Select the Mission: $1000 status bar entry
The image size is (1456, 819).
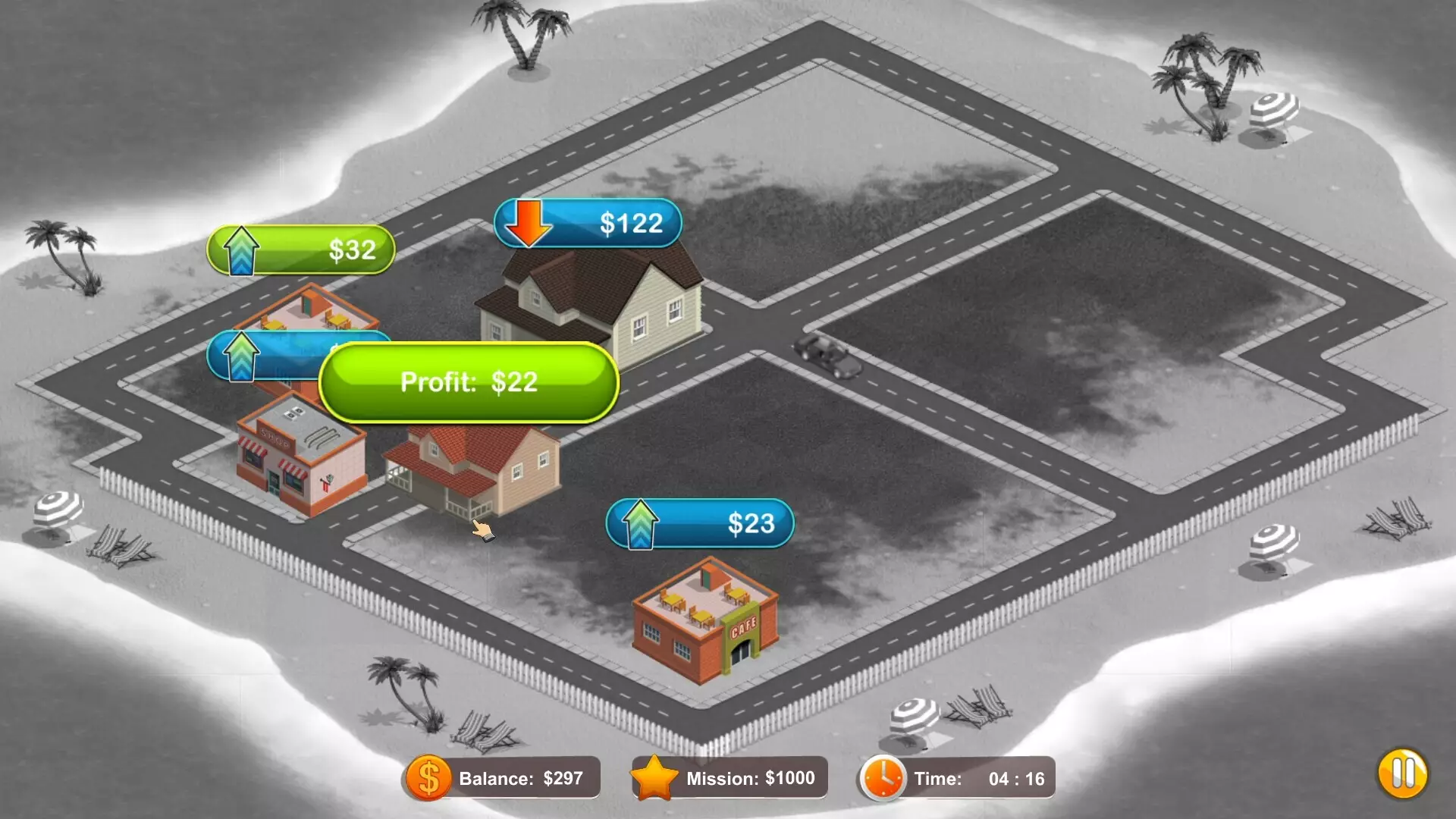(751, 777)
